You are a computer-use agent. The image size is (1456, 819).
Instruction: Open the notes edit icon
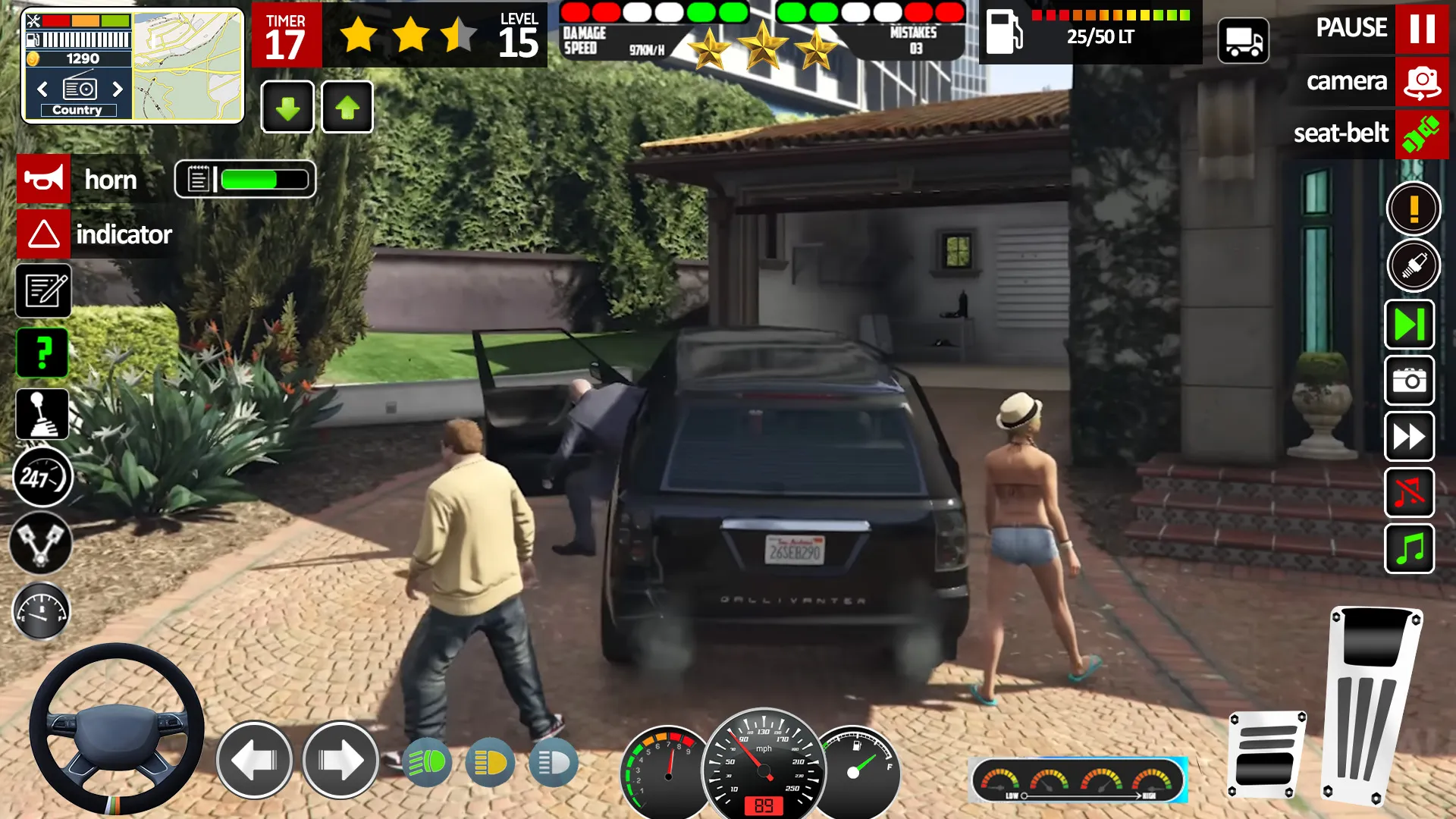[42, 291]
